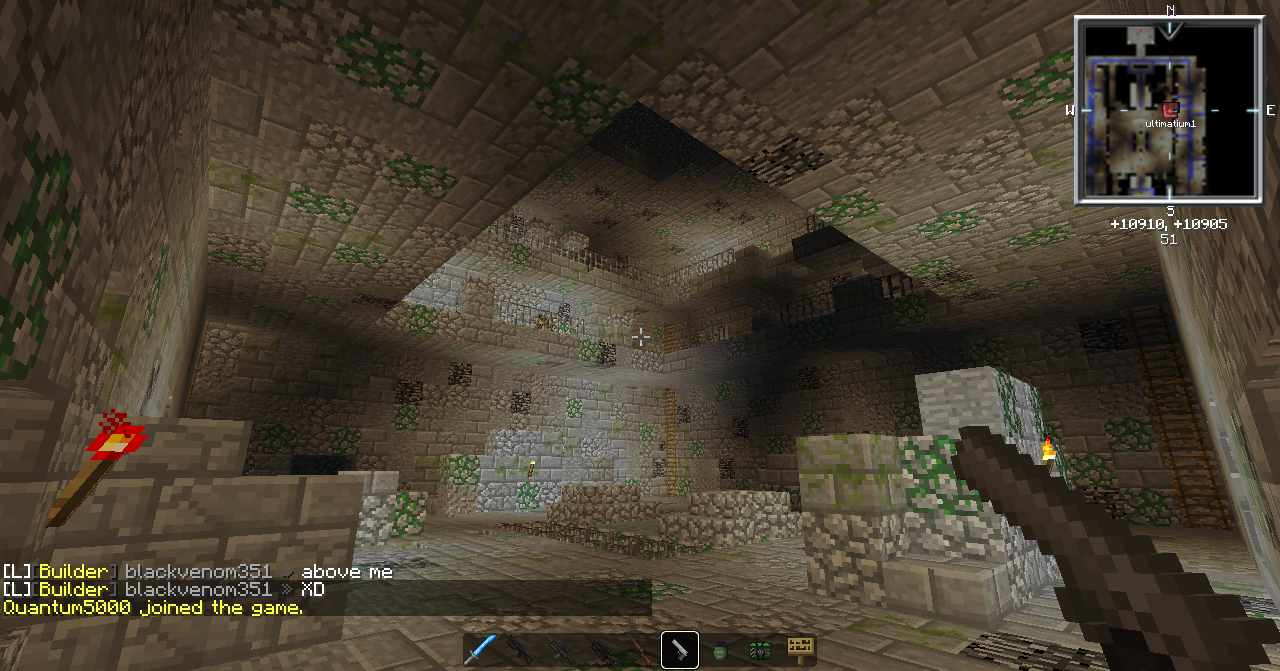The height and width of the screenshot is (671, 1280).
Task: Select the wooden sign hotbar slot
Action: [x=799, y=650]
